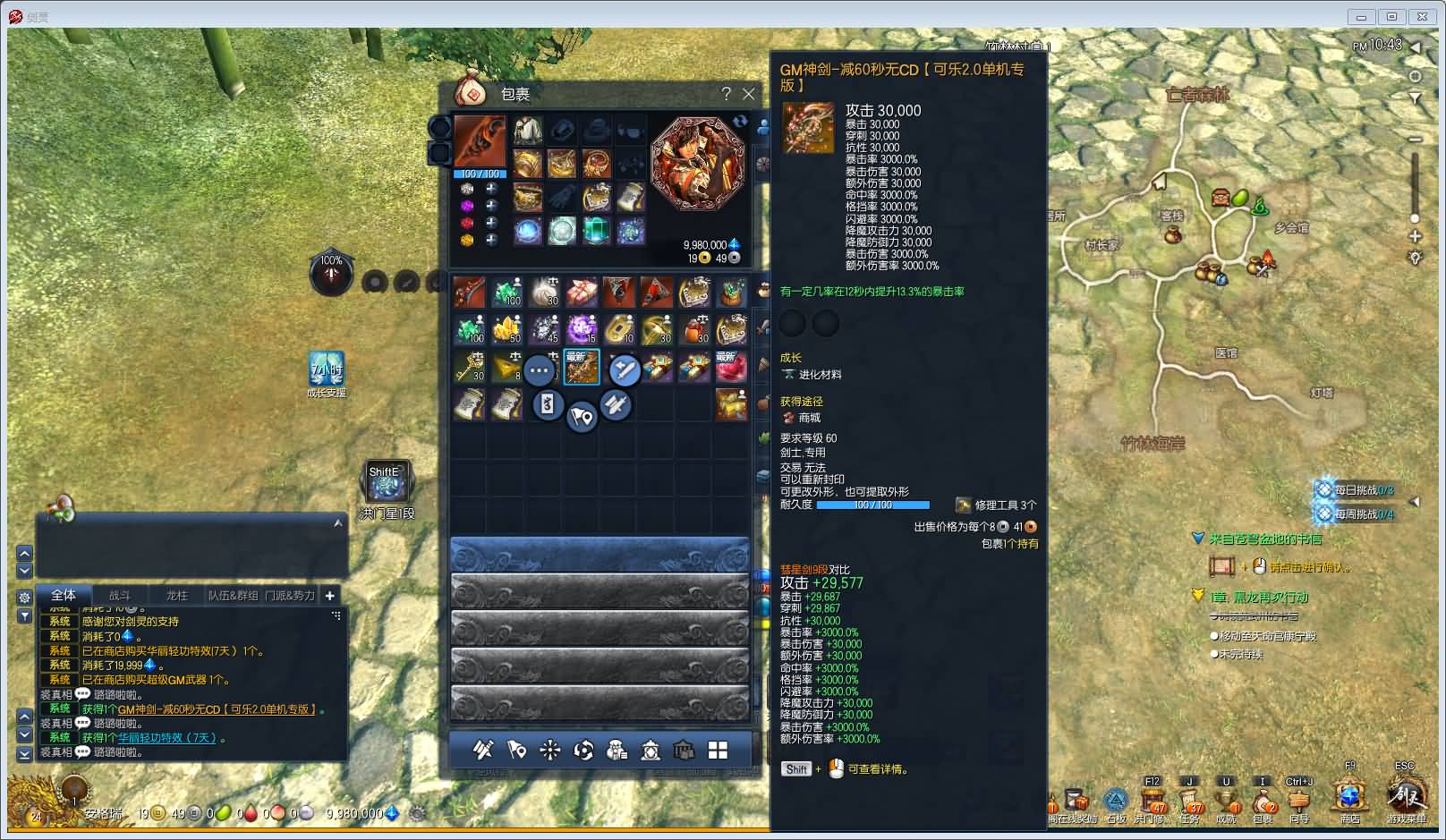
Task: Open the 商店 shop button
Action: pos(1349,798)
